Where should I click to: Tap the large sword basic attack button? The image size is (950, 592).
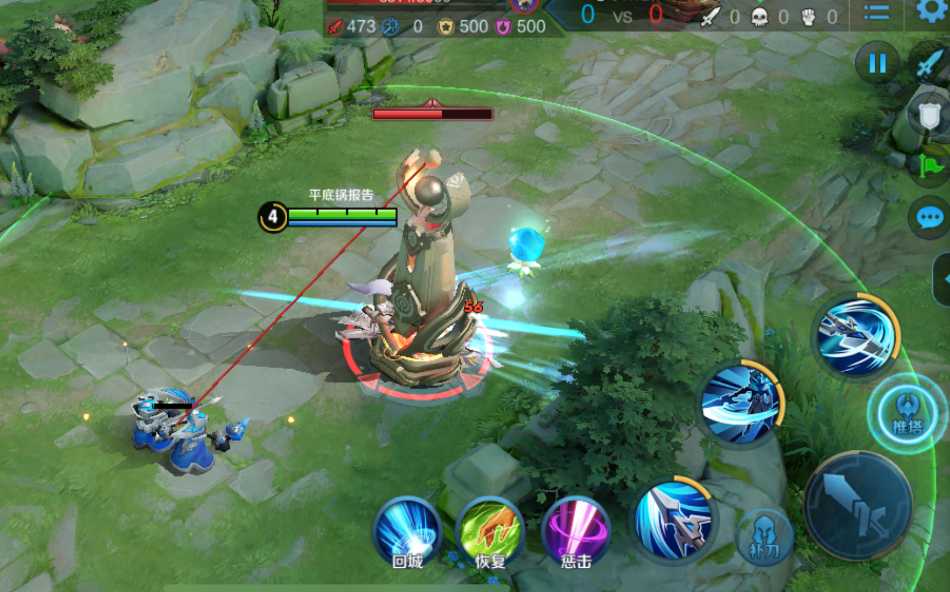[x=858, y=505]
